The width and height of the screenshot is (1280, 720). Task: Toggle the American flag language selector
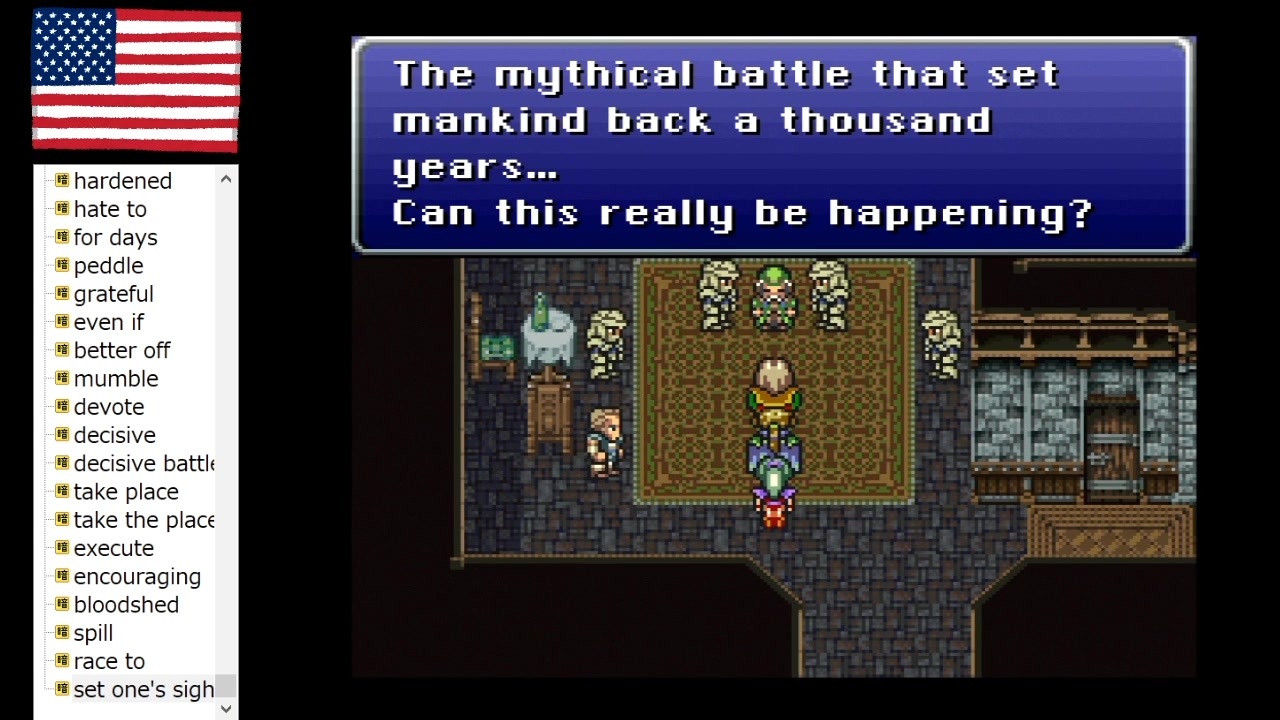tap(136, 81)
